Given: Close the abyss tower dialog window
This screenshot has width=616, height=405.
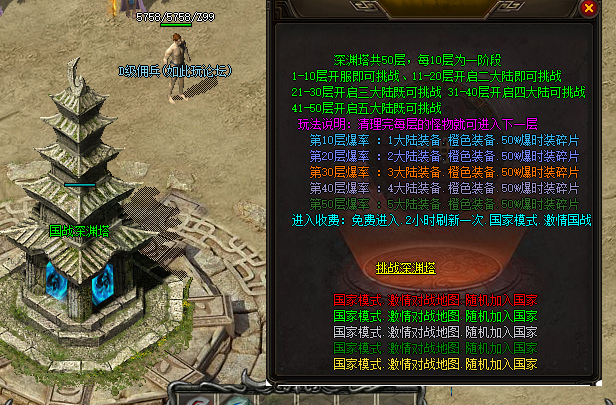Looking at the screenshot, I should (589, 9).
